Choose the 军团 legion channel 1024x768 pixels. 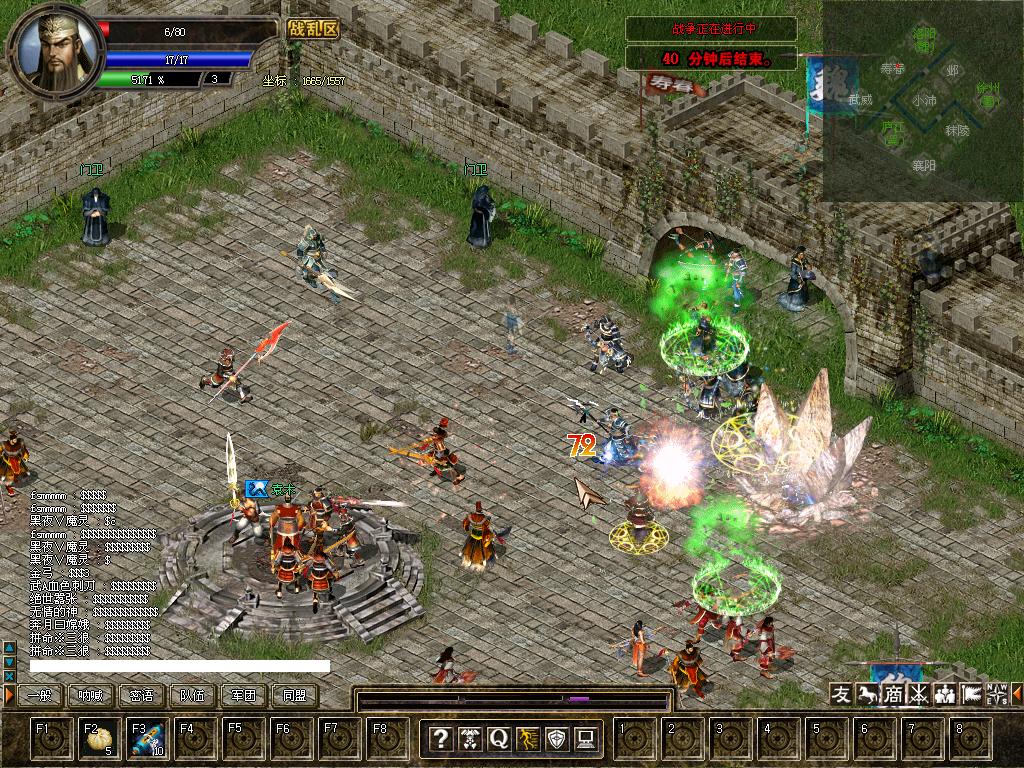(244, 695)
